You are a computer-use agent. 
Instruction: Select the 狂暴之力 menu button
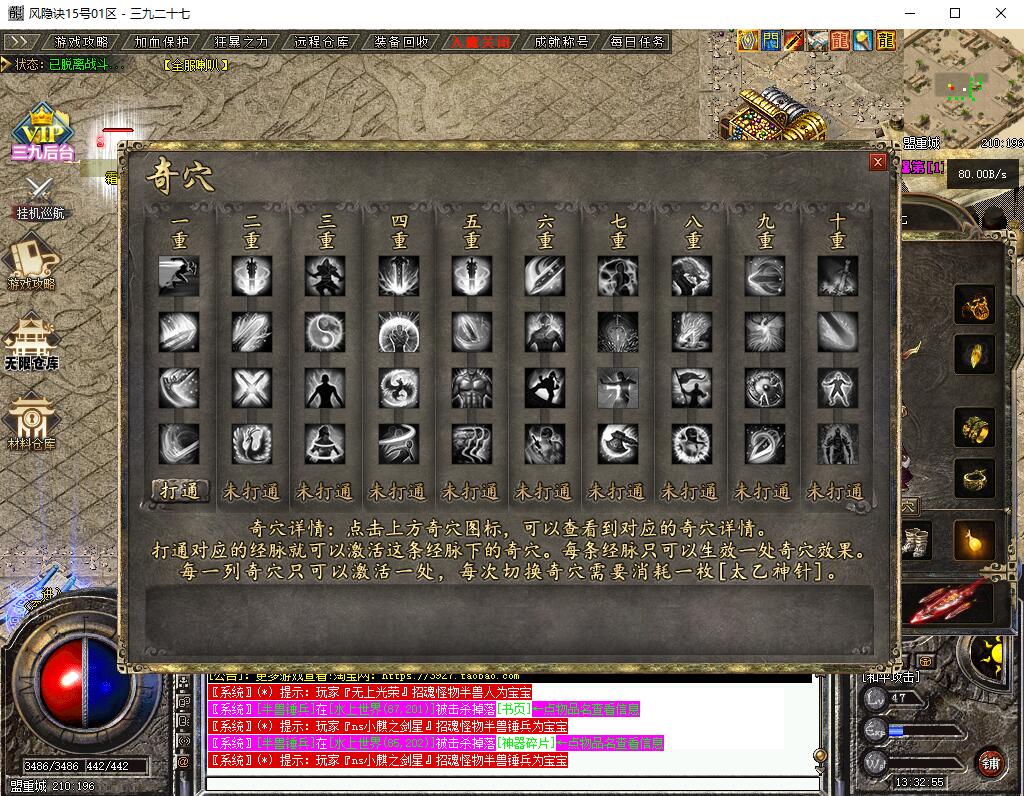point(241,42)
